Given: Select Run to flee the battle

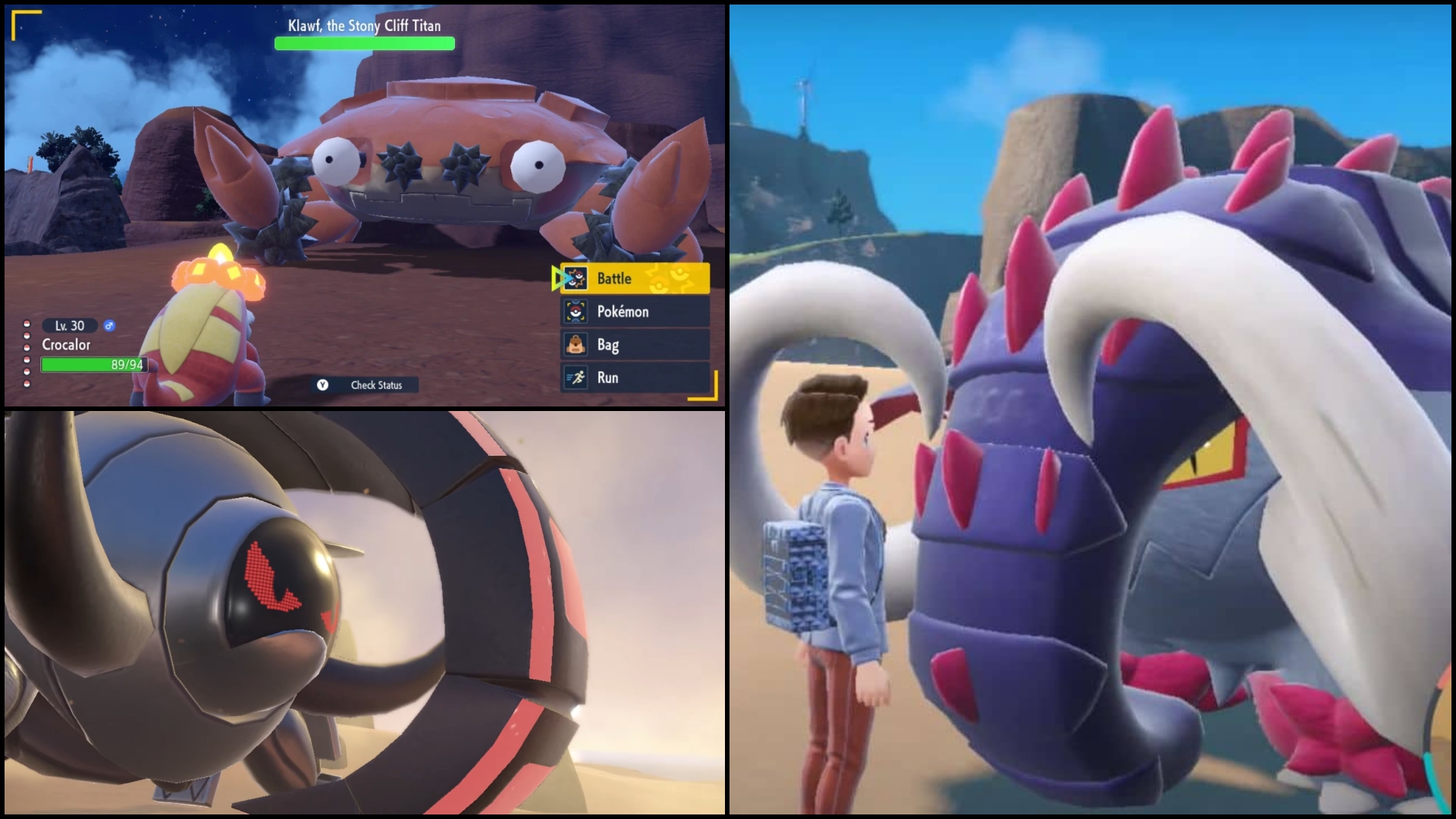Looking at the screenshot, I should click(635, 378).
